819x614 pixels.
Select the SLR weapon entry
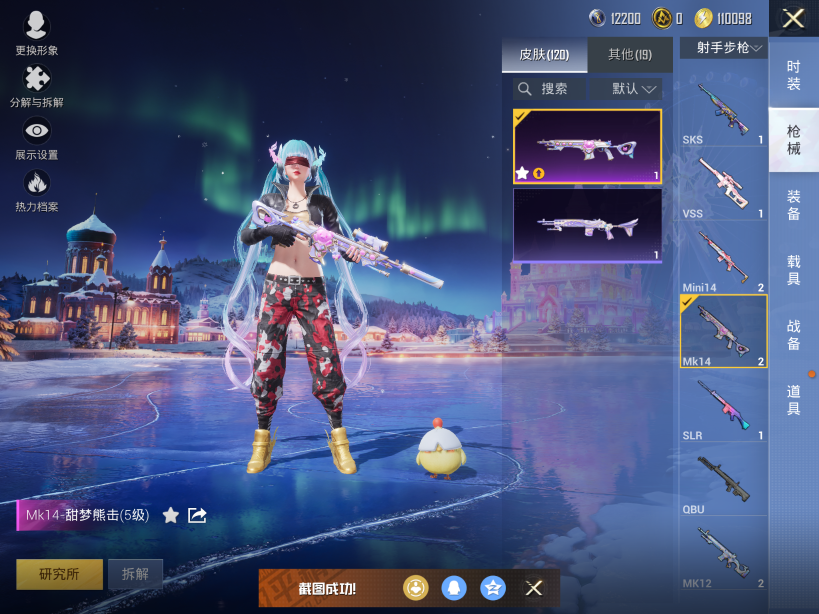point(723,407)
